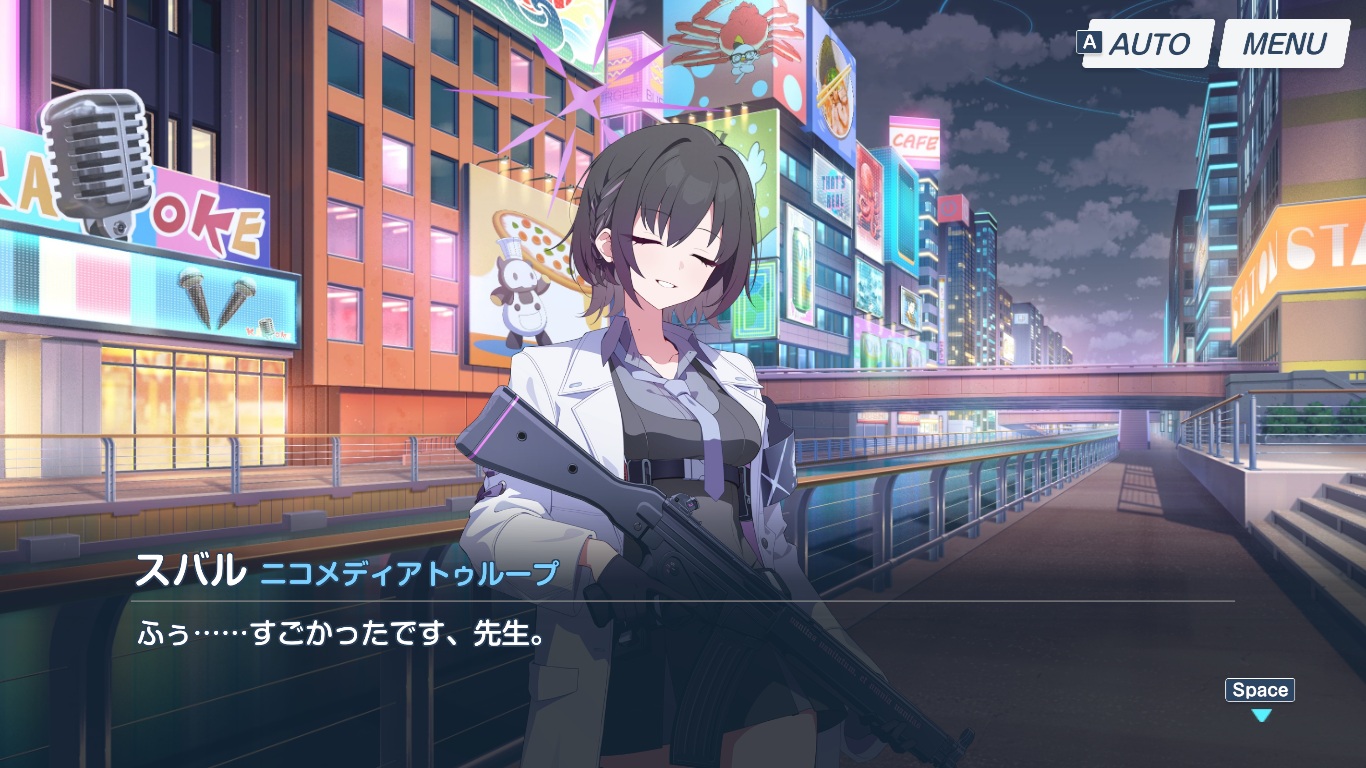Viewport: 1366px width, 768px height.
Task: Toggle AUTO dialogue playback
Action: tap(1147, 44)
